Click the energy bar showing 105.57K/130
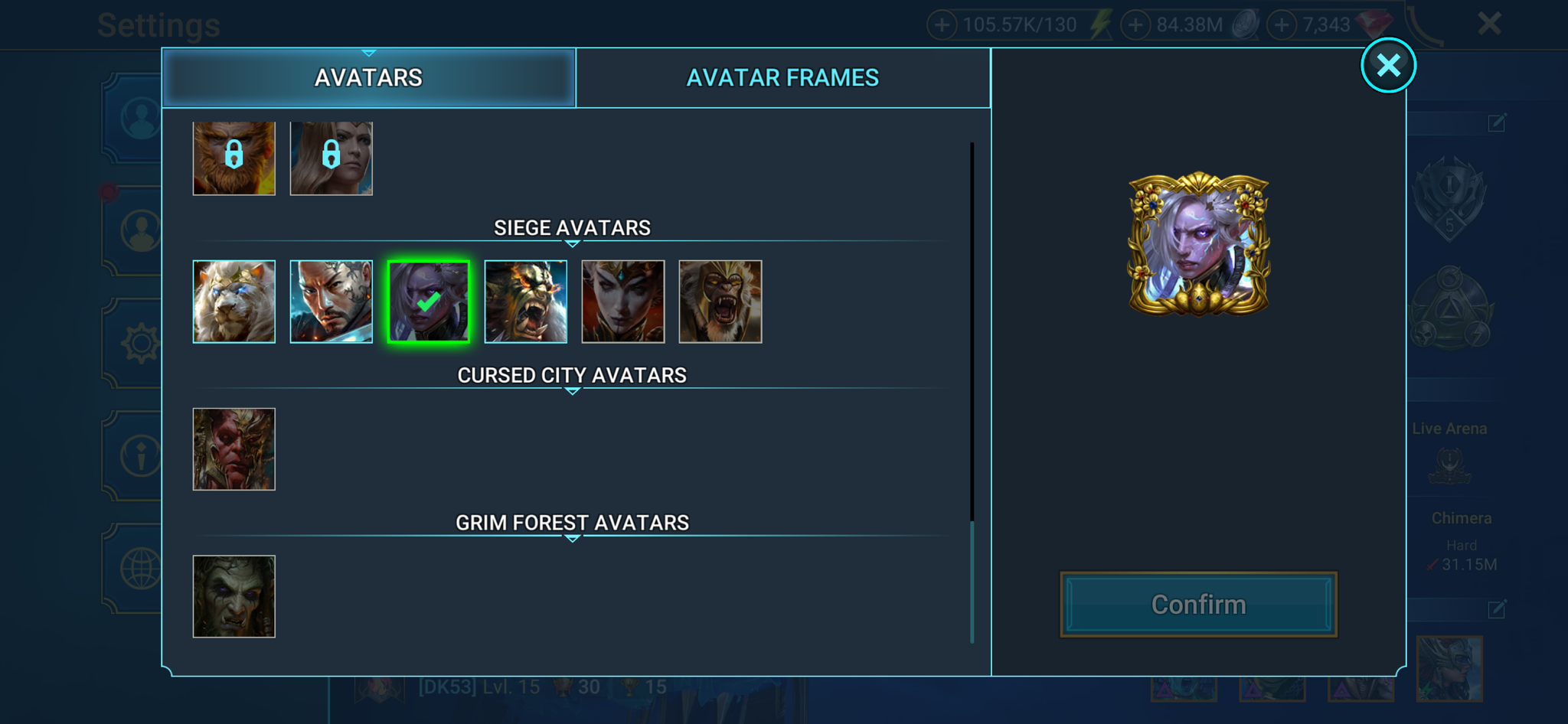This screenshot has height=724, width=1568. click(x=1018, y=24)
